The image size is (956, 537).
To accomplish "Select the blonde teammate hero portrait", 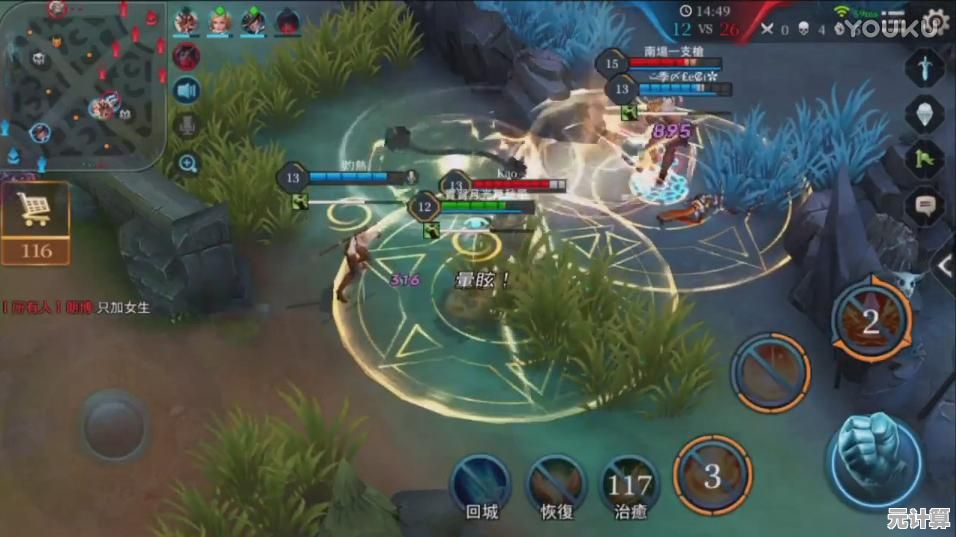I will [x=220, y=20].
